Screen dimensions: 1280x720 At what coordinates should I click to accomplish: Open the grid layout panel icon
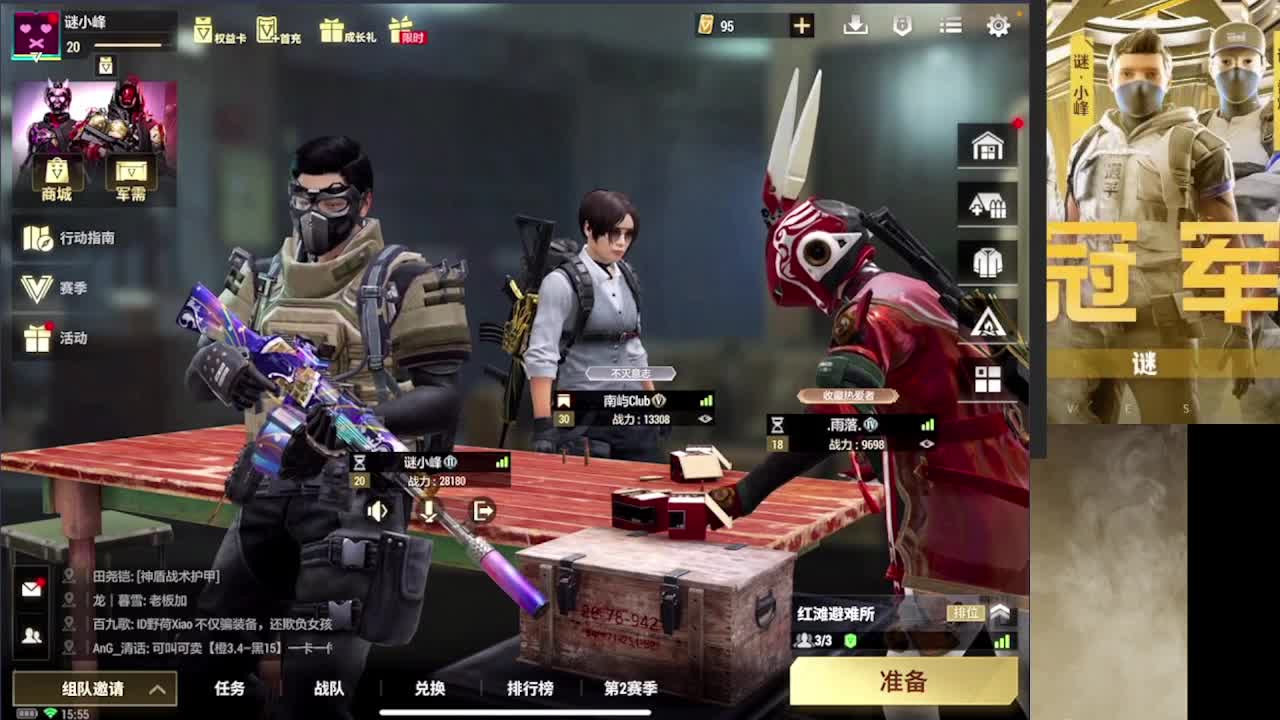pos(988,381)
